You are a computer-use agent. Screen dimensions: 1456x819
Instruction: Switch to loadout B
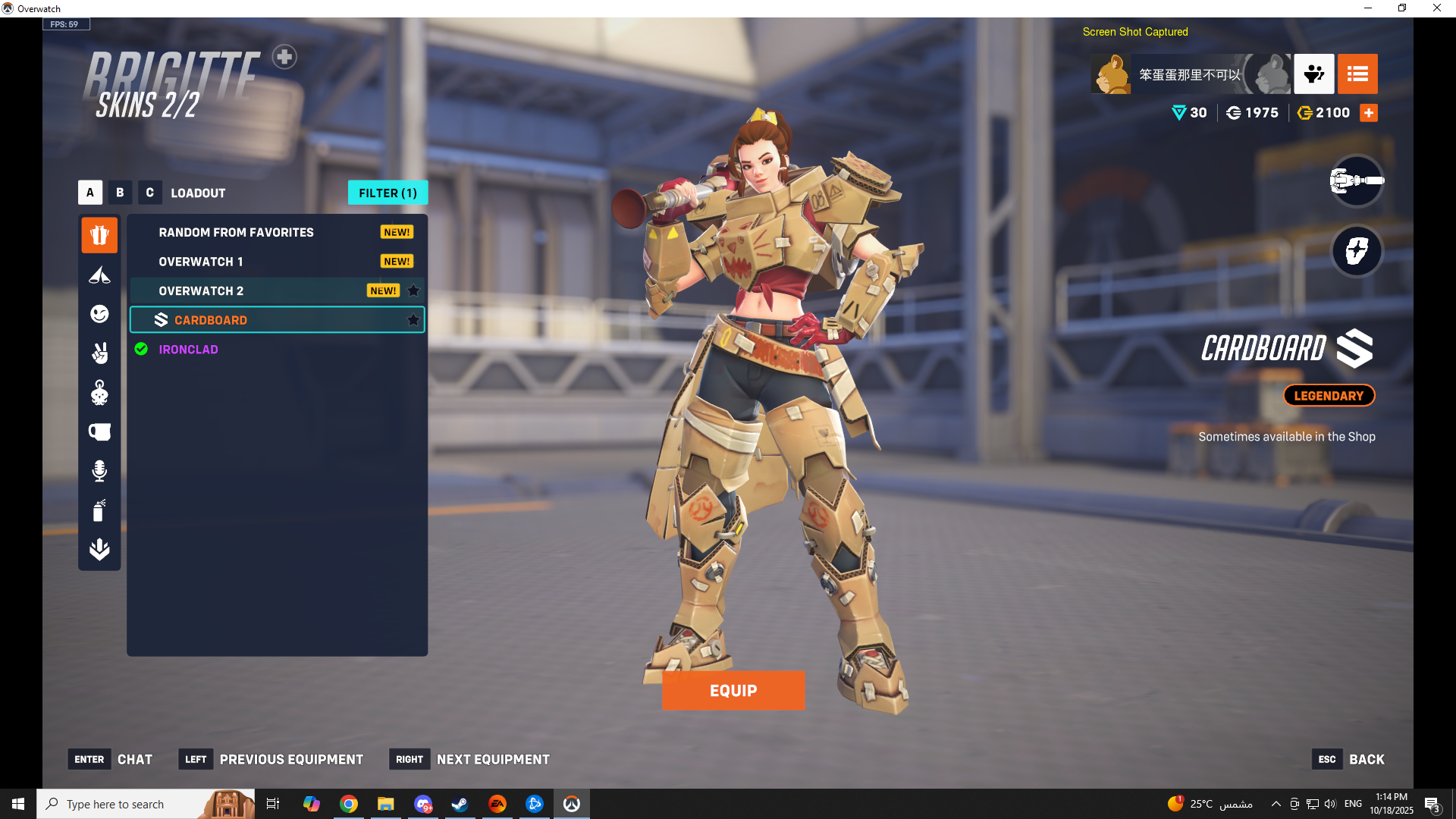(x=120, y=193)
